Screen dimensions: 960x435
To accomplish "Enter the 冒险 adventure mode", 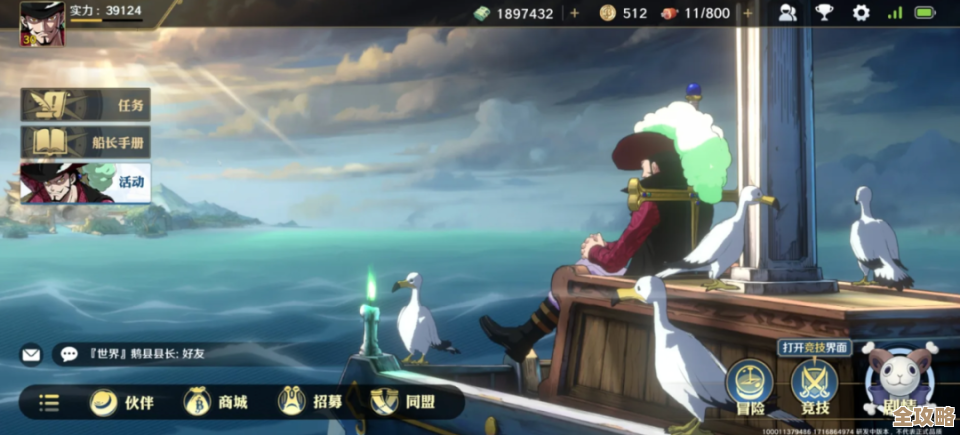I will tap(750, 387).
